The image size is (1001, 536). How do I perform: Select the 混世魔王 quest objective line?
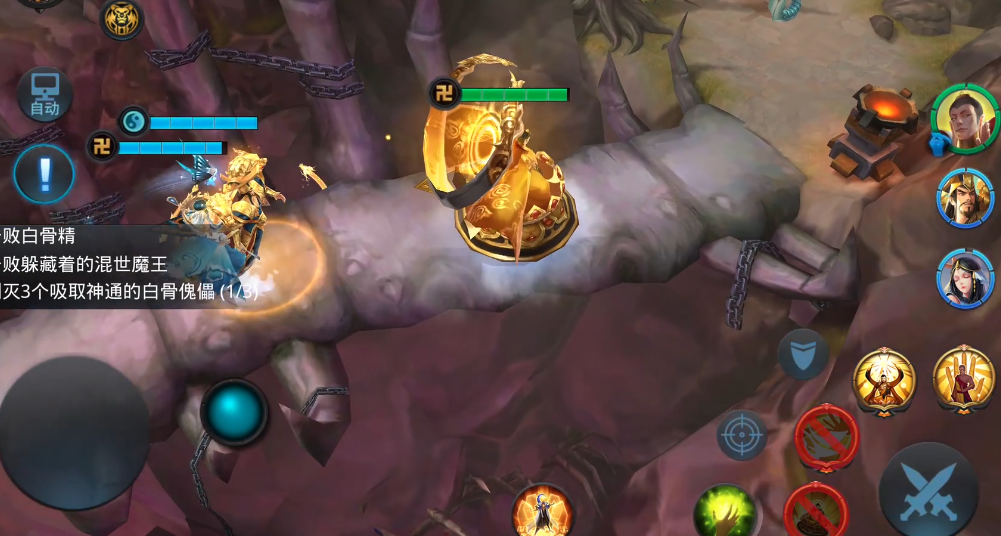click(x=90, y=265)
